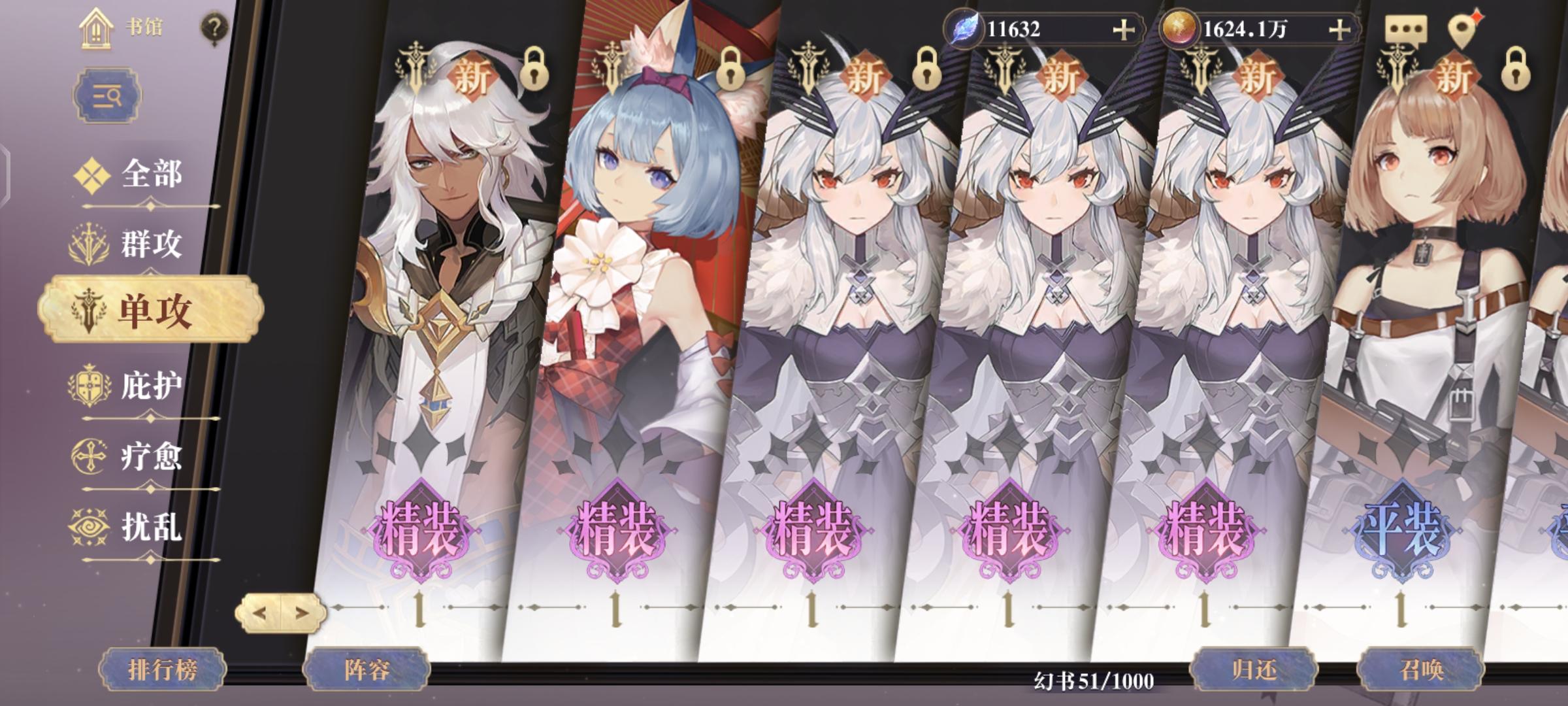Toggle the lock on the blue-haired character's card
Image resolution: width=1568 pixels, height=706 pixels.
(730, 70)
